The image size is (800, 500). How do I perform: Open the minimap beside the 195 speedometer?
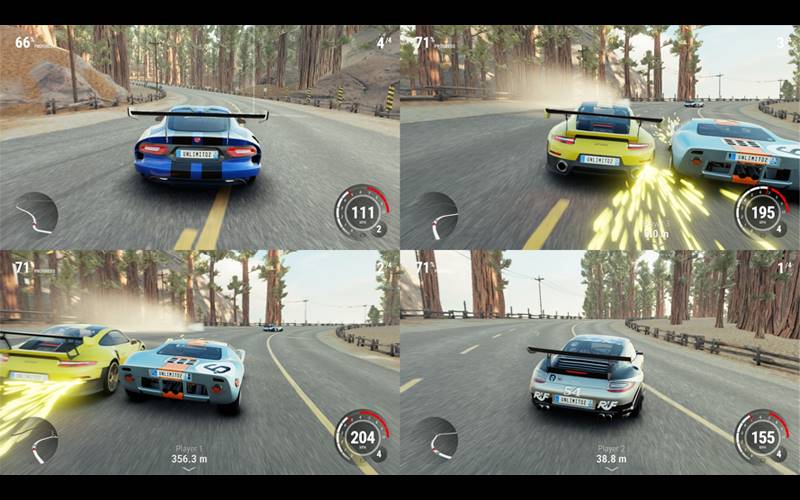pyautogui.click(x=437, y=213)
